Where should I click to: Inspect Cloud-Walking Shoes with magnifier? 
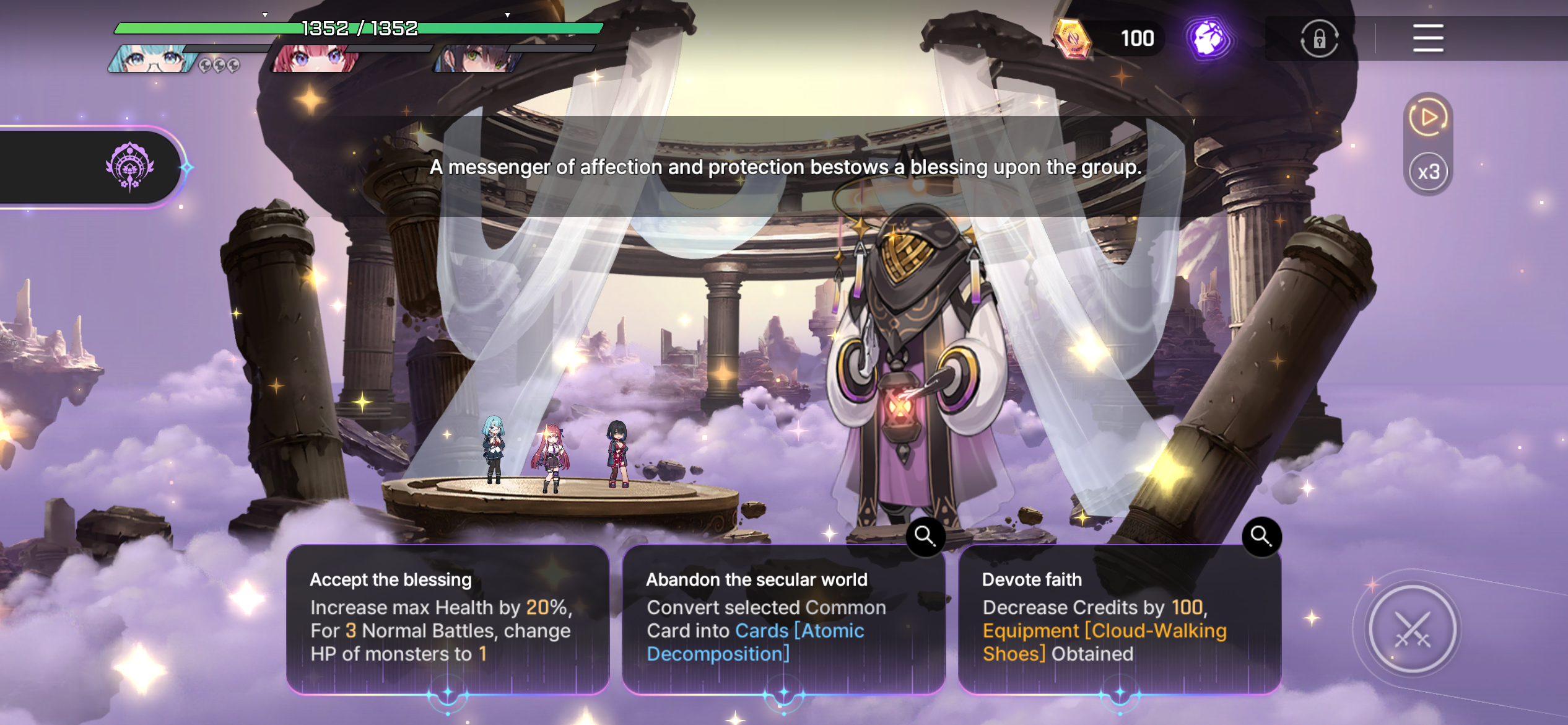point(1261,535)
